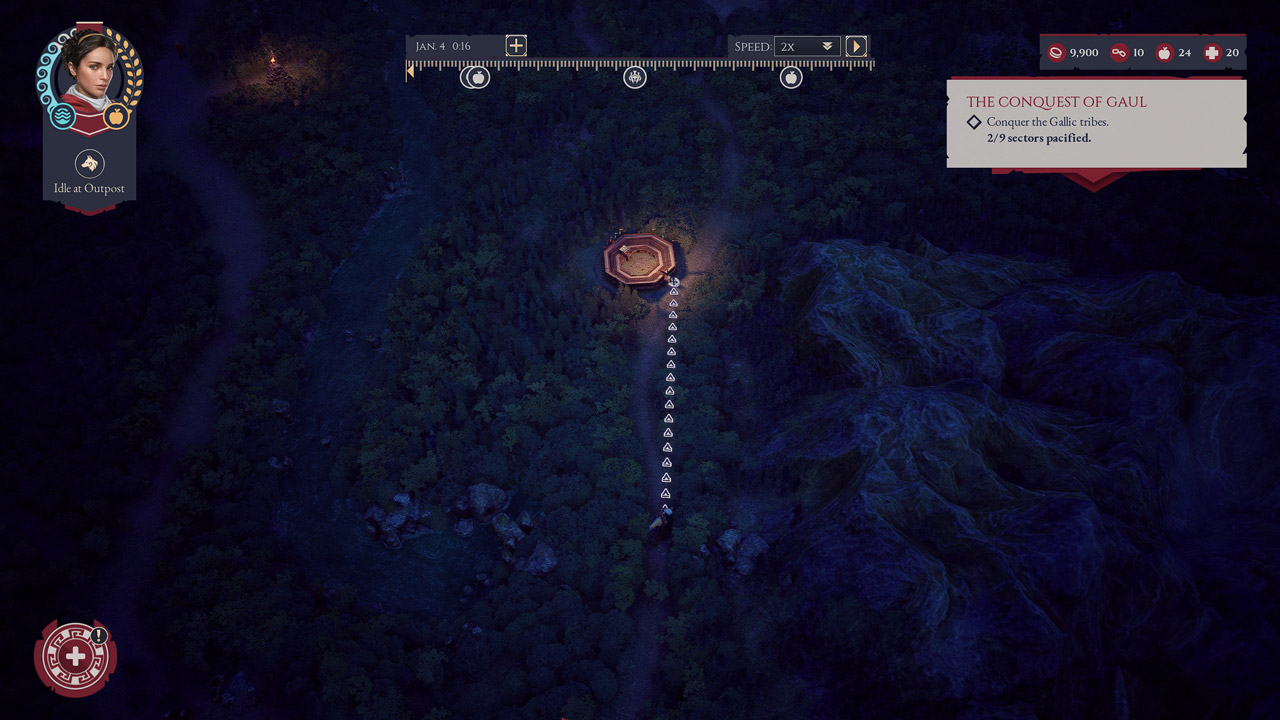
Task: Click the outpost building on the map
Action: pos(640,257)
